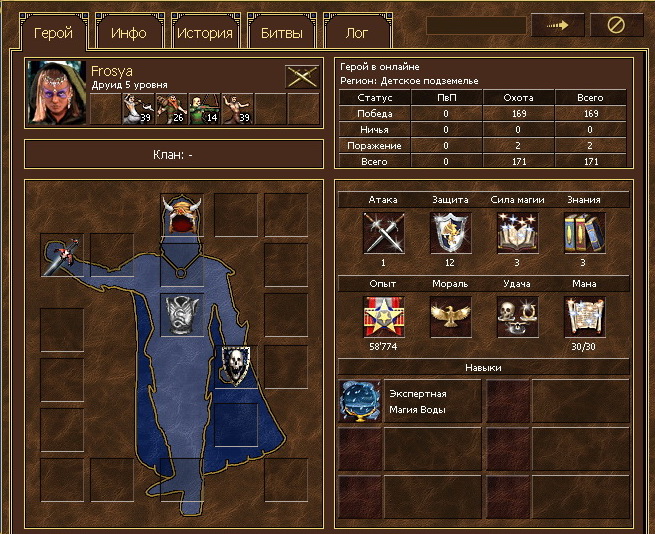Click the Мораль eagle icon
The image size is (655, 534).
point(450,317)
